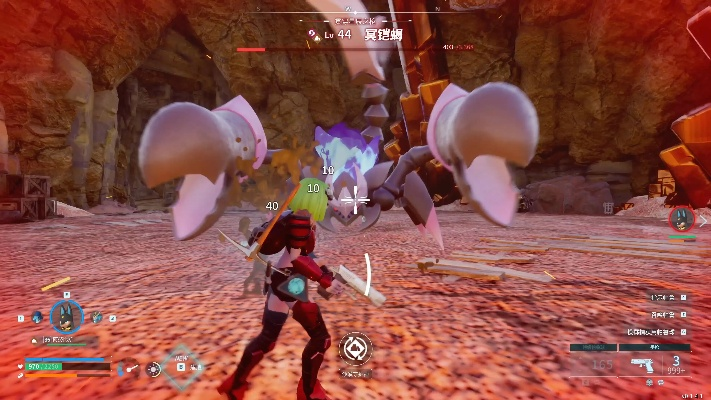Select the active Anubis pal portrait
711x400 pixels.
tap(66, 317)
